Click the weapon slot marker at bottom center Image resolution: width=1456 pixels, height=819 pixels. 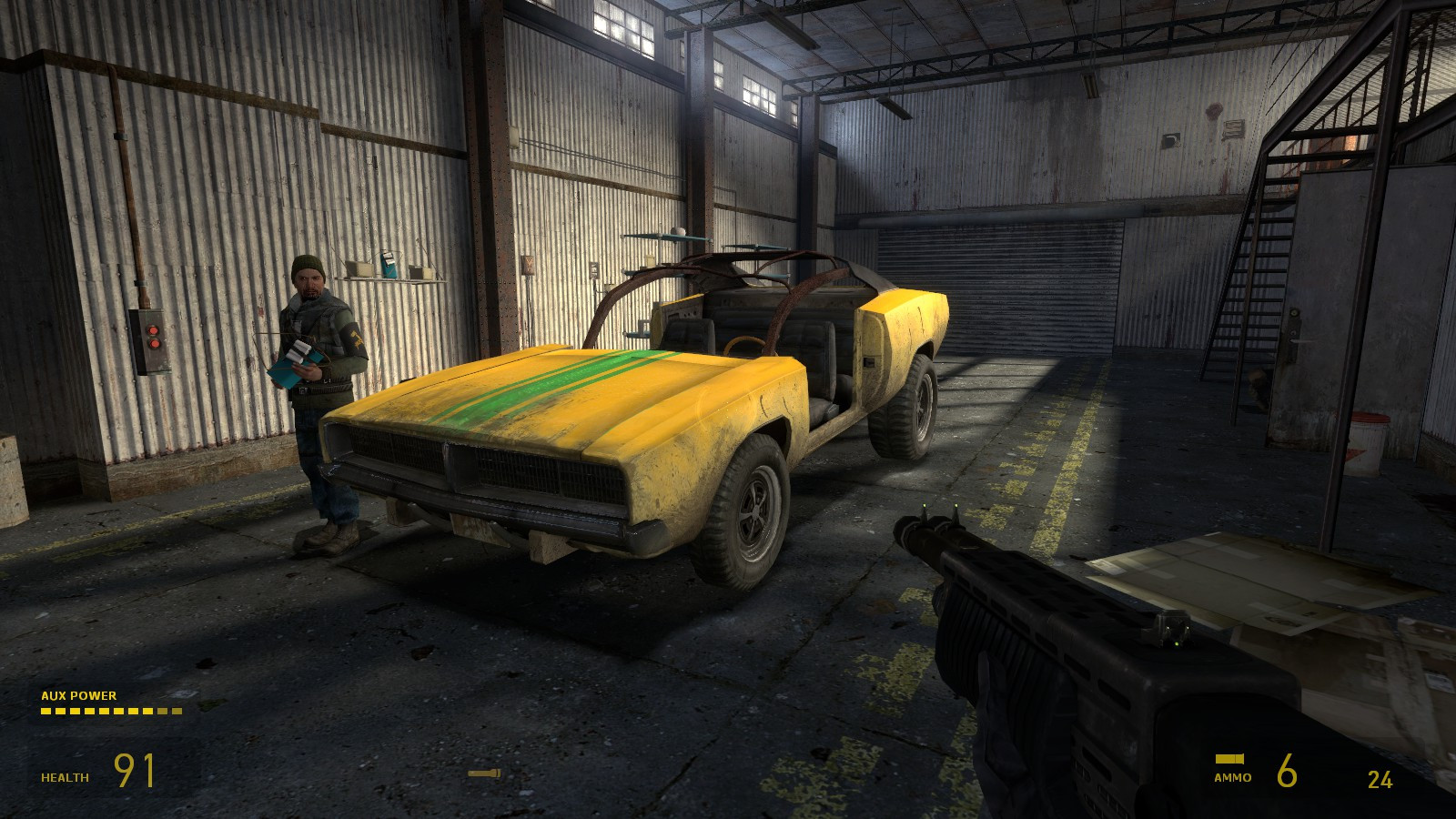pyautogui.click(x=483, y=773)
